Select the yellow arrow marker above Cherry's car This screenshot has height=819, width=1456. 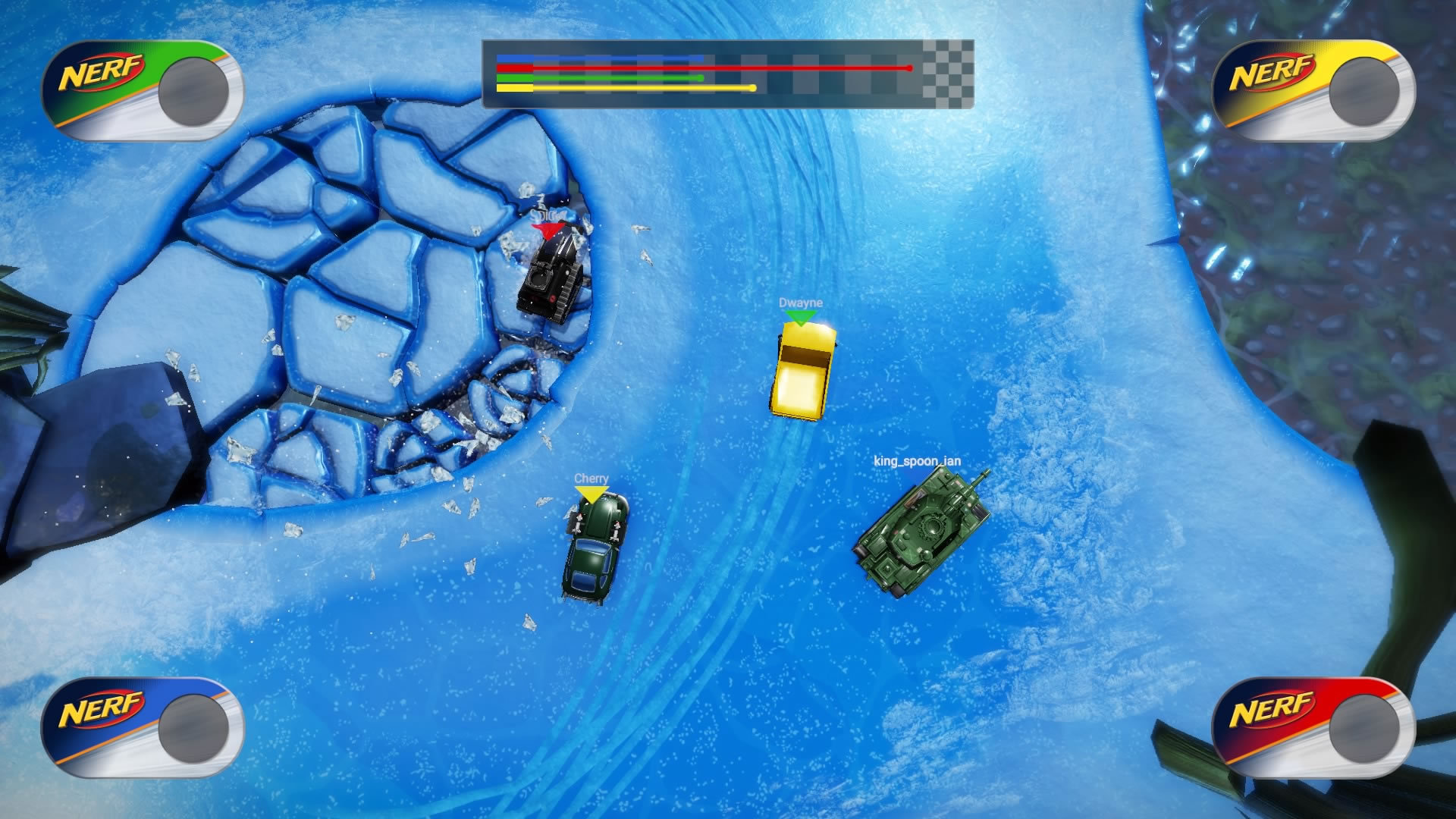(591, 493)
